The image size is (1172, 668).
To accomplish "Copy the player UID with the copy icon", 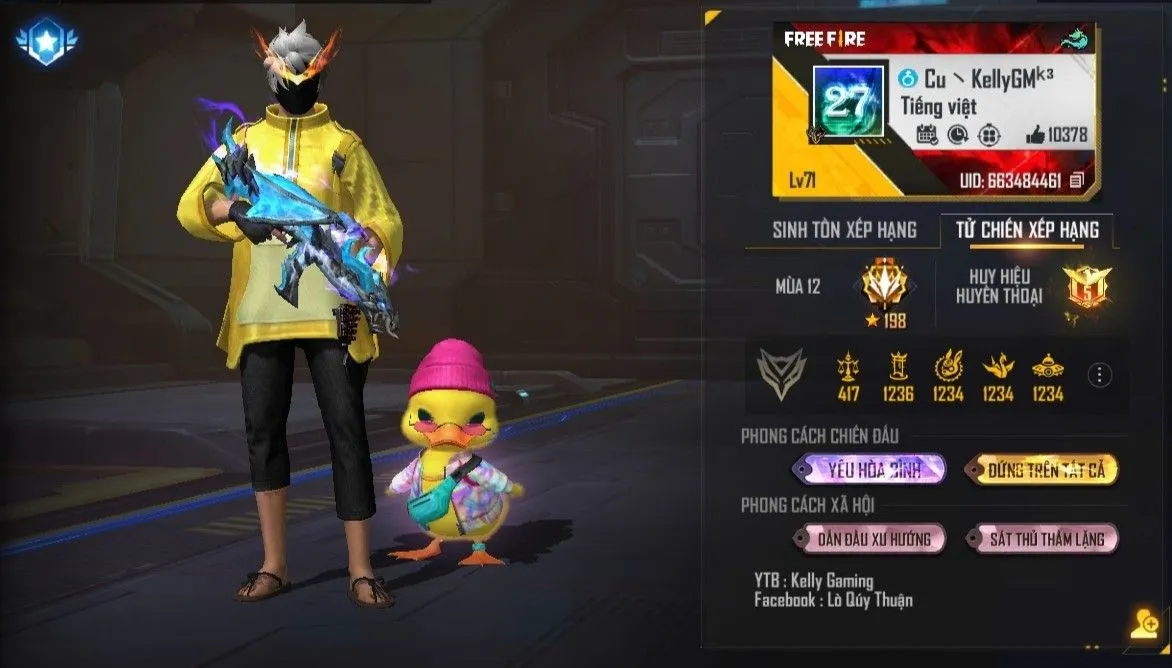I will coord(1076,181).
